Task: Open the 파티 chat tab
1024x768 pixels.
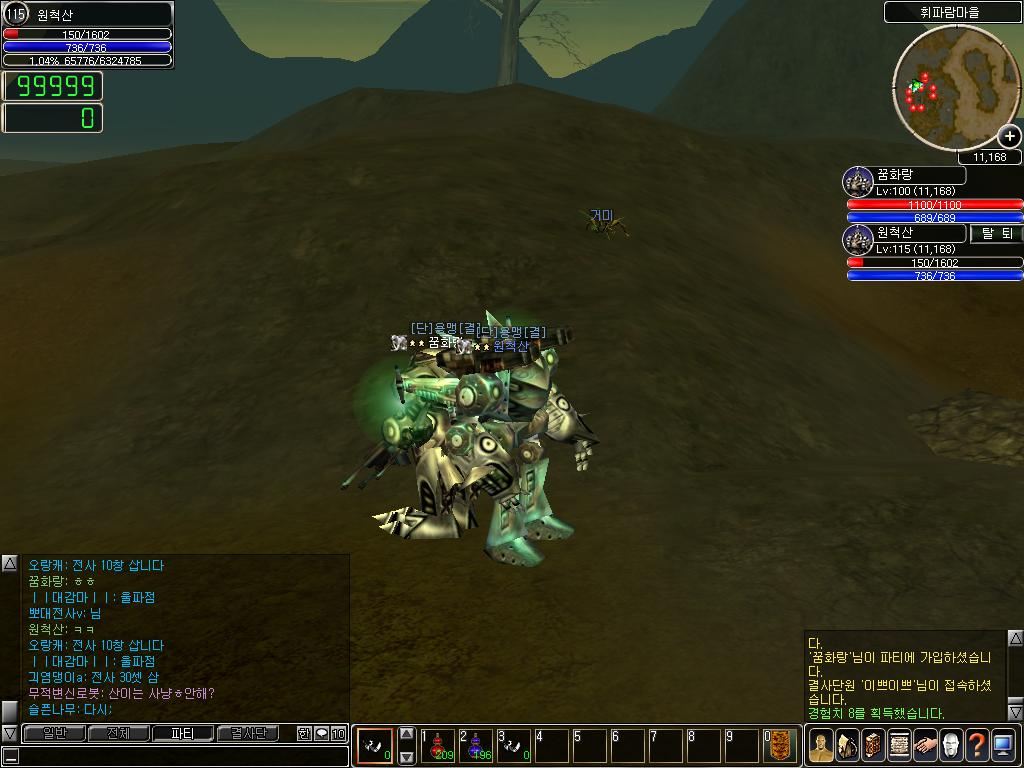Action: (182, 734)
